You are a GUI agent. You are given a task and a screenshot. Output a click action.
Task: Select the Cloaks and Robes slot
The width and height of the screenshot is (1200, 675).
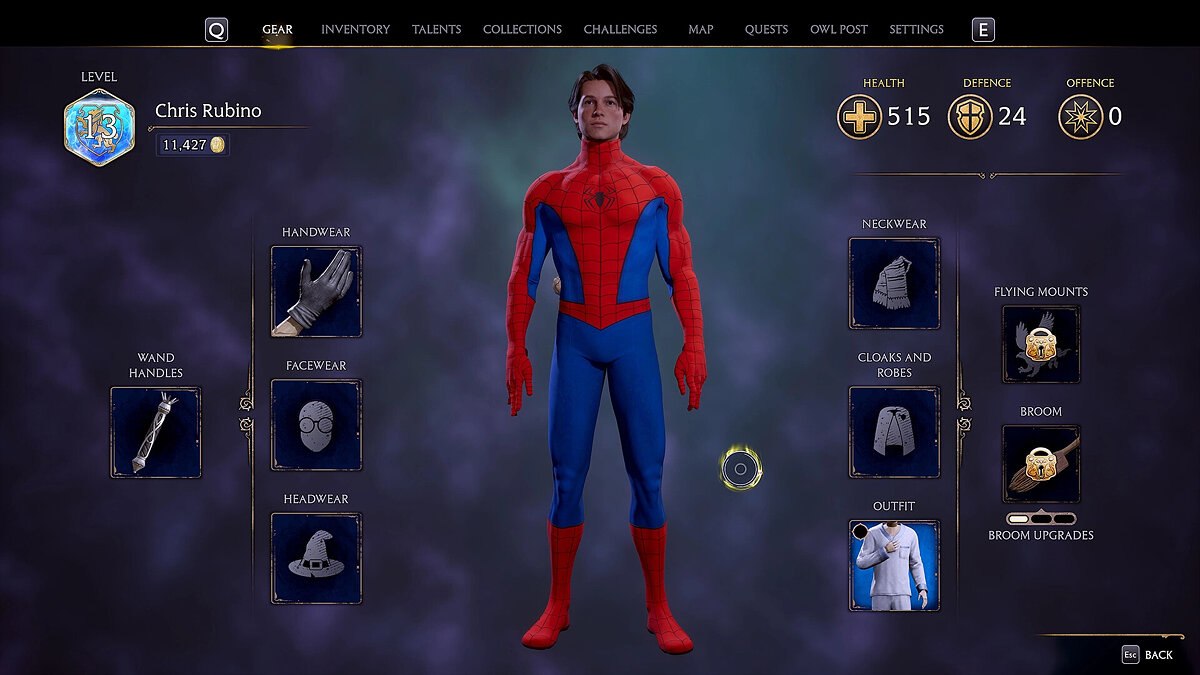pos(894,432)
